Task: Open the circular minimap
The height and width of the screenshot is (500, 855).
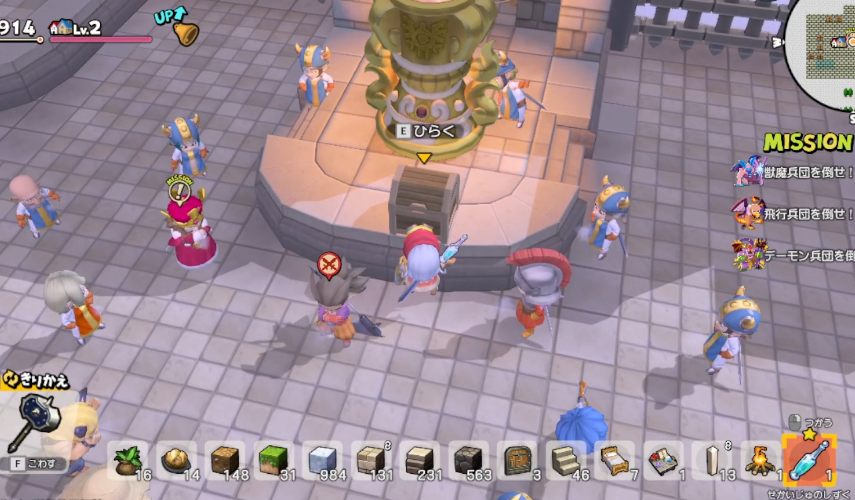Action: [x=828, y=52]
